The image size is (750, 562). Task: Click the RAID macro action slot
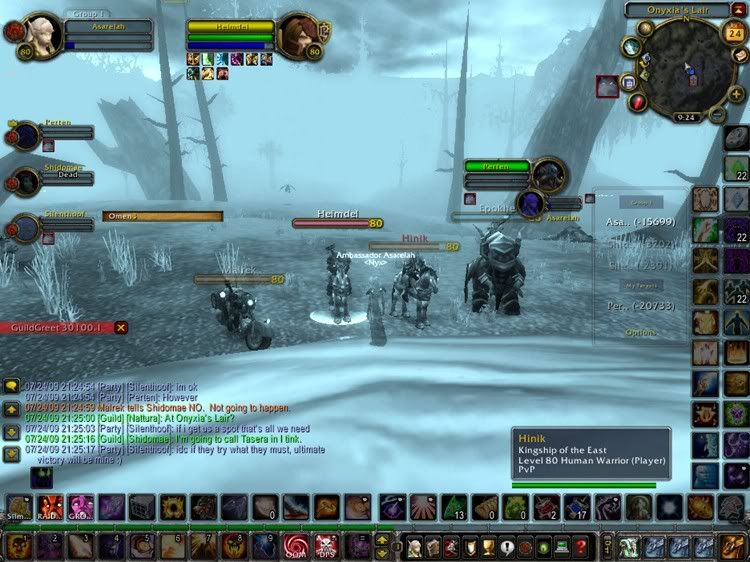[x=48, y=508]
